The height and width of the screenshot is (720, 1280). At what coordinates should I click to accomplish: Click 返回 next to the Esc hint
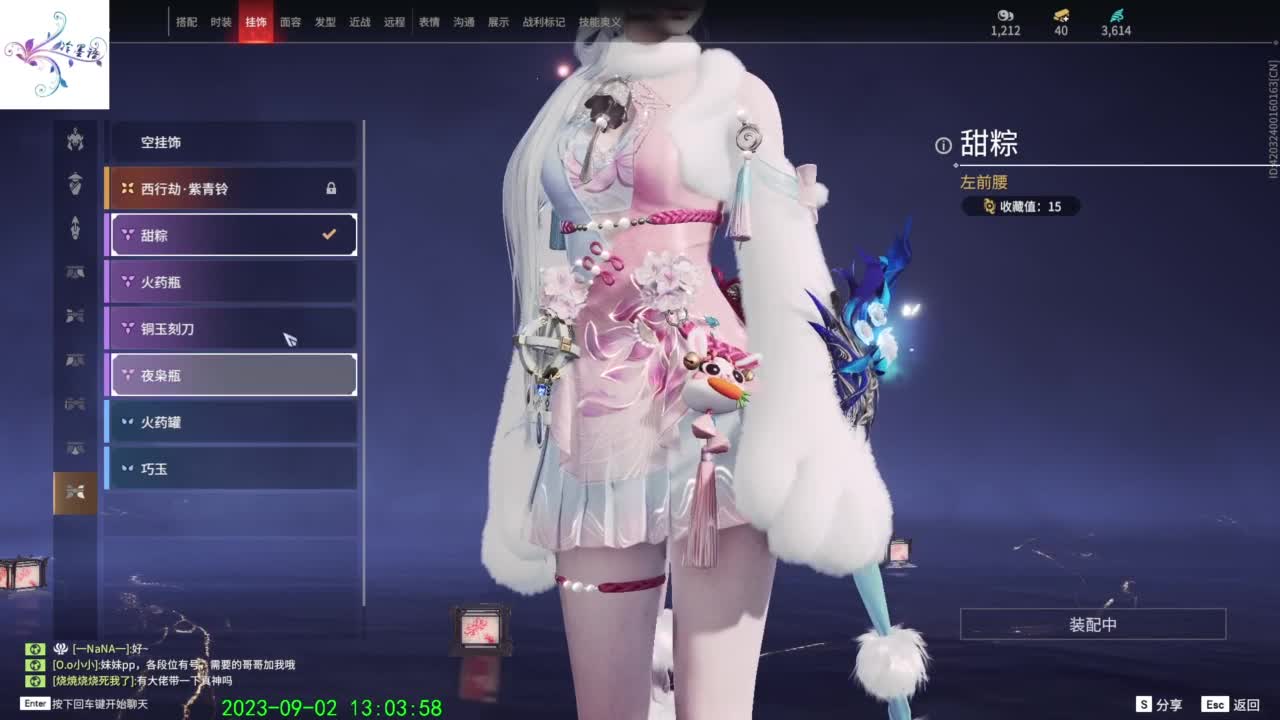(x=1248, y=703)
